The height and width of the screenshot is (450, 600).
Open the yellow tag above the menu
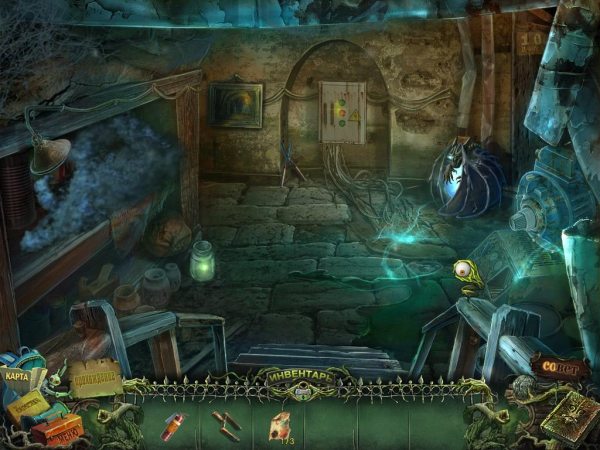pos(30,403)
